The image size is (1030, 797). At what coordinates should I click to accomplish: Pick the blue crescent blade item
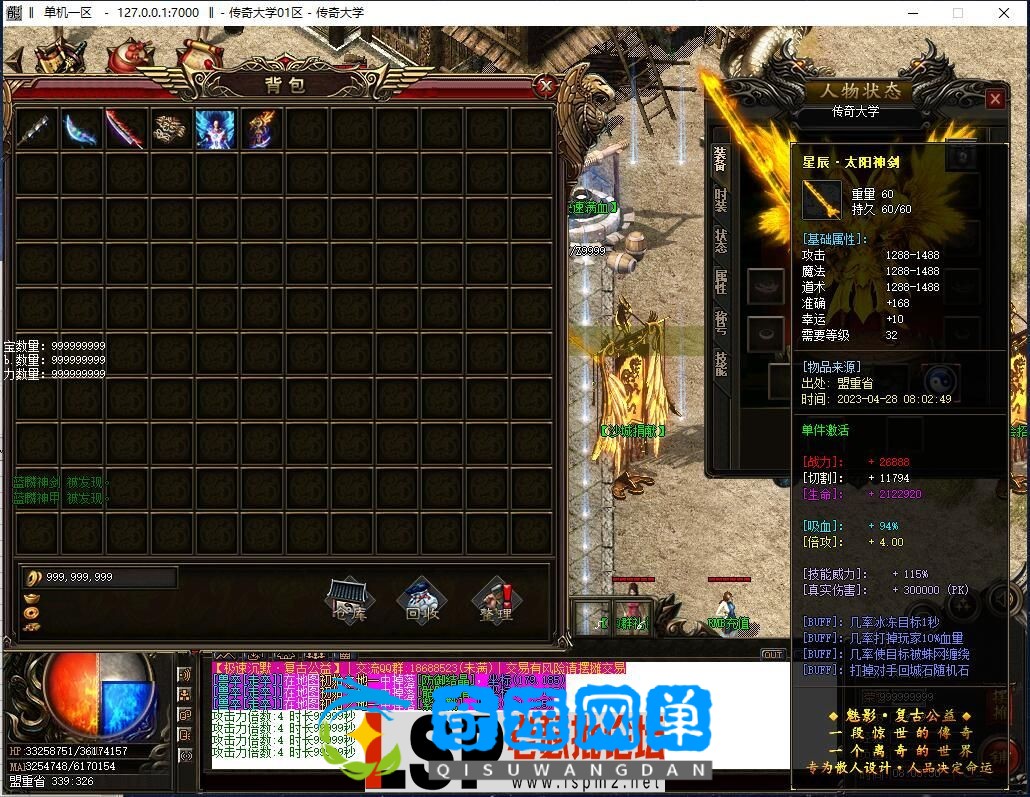[x=81, y=129]
